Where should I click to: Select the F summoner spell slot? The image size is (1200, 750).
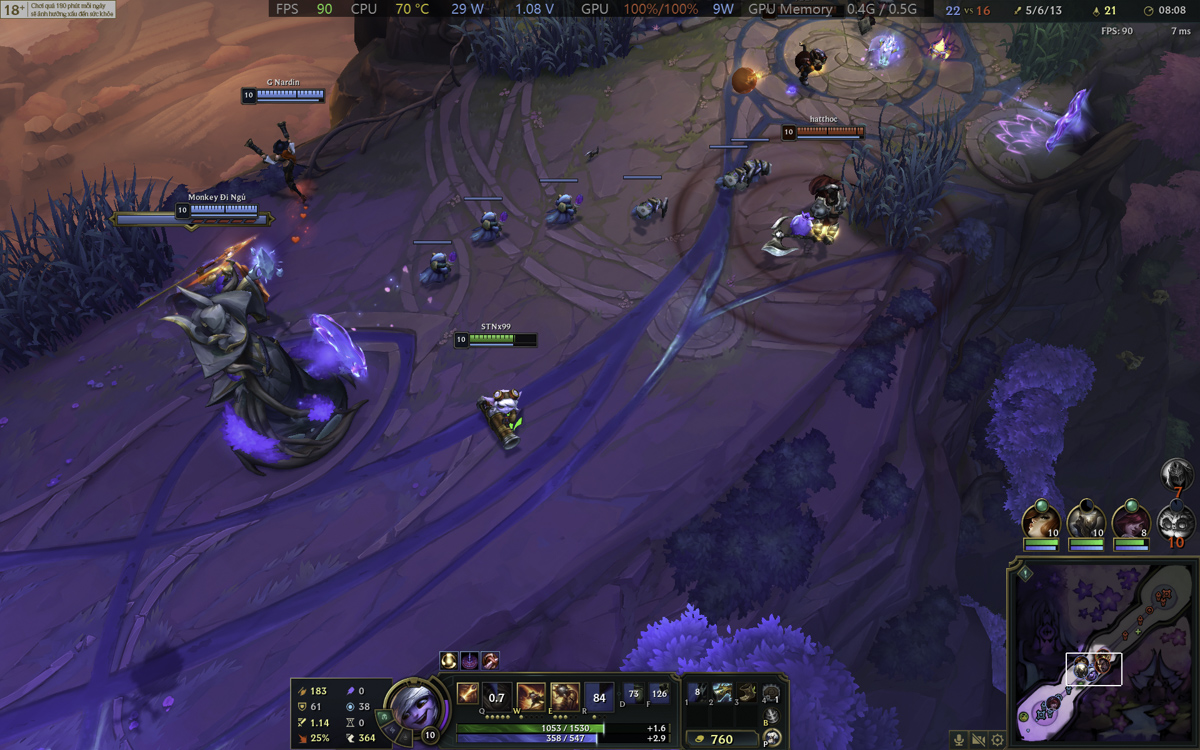click(659, 693)
